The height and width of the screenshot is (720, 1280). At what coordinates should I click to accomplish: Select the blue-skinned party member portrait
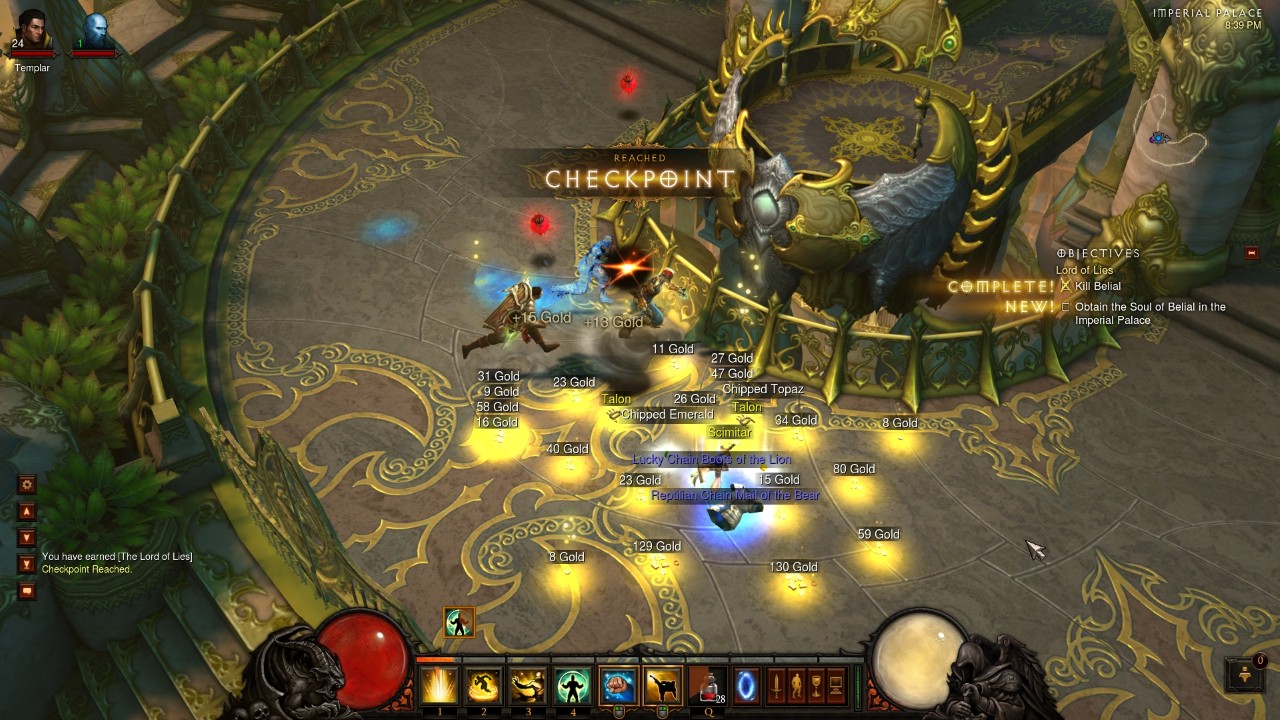[x=94, y=30]
